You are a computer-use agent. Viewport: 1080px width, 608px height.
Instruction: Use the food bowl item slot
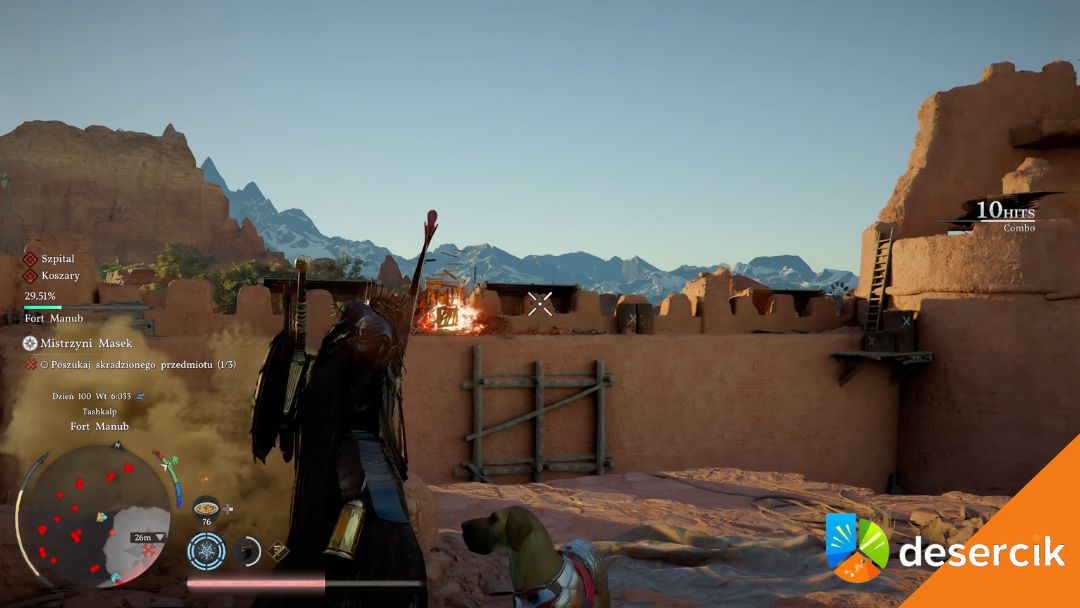pyautogui.click(x=206, y=507)
